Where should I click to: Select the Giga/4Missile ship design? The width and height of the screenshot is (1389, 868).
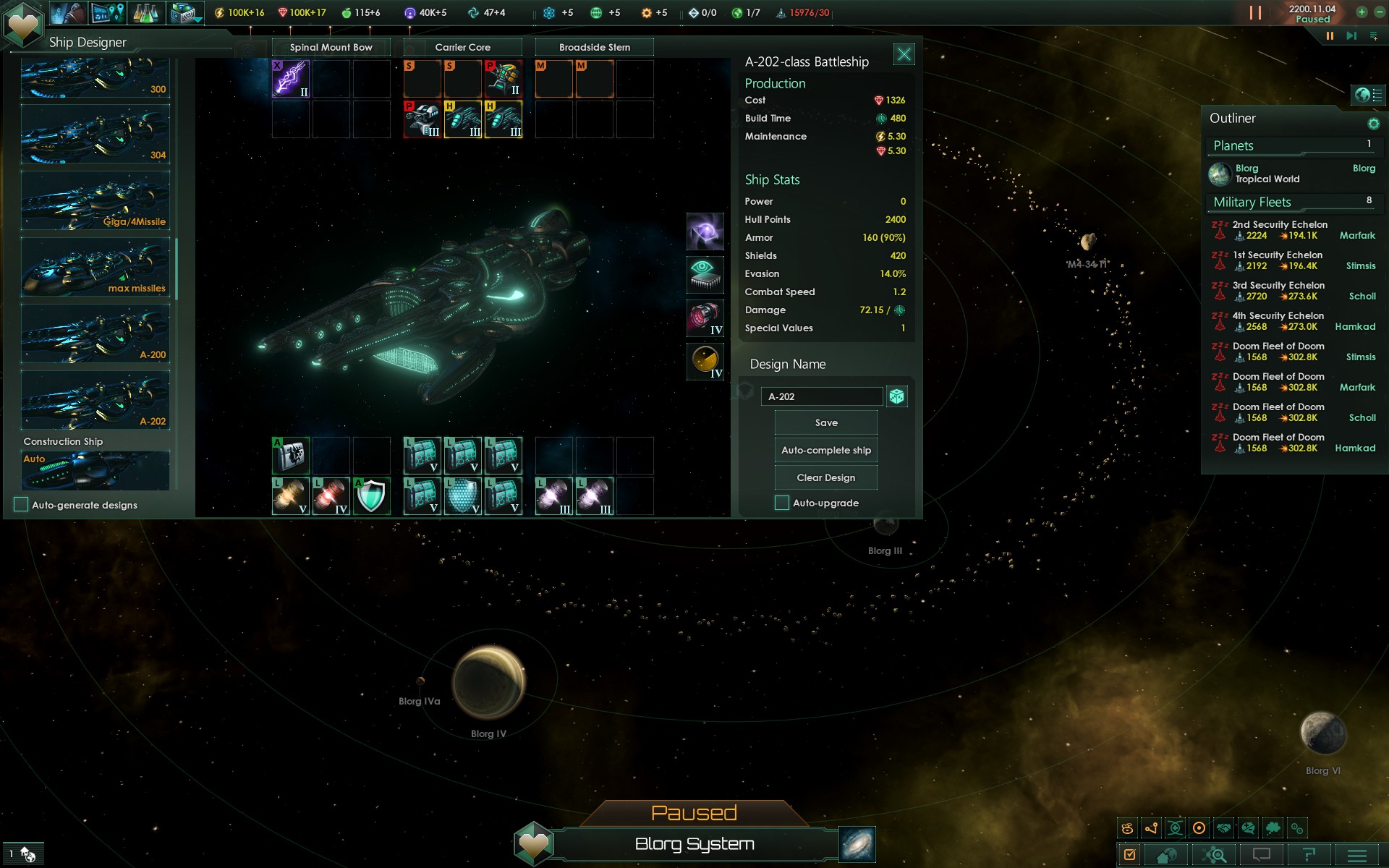pyautogui.click(x=95, y=201)
